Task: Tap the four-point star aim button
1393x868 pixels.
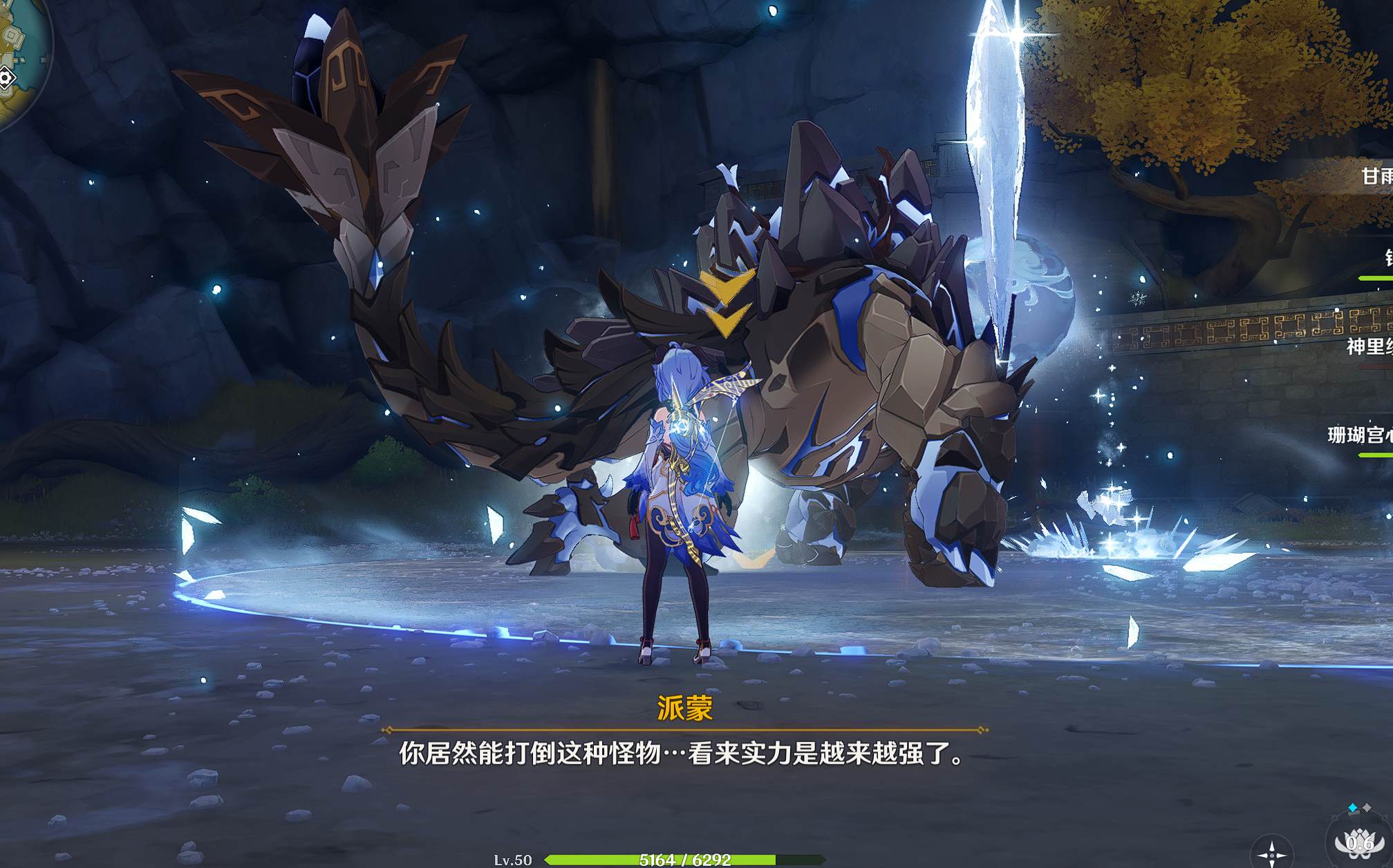Action: coord(1271,853)
